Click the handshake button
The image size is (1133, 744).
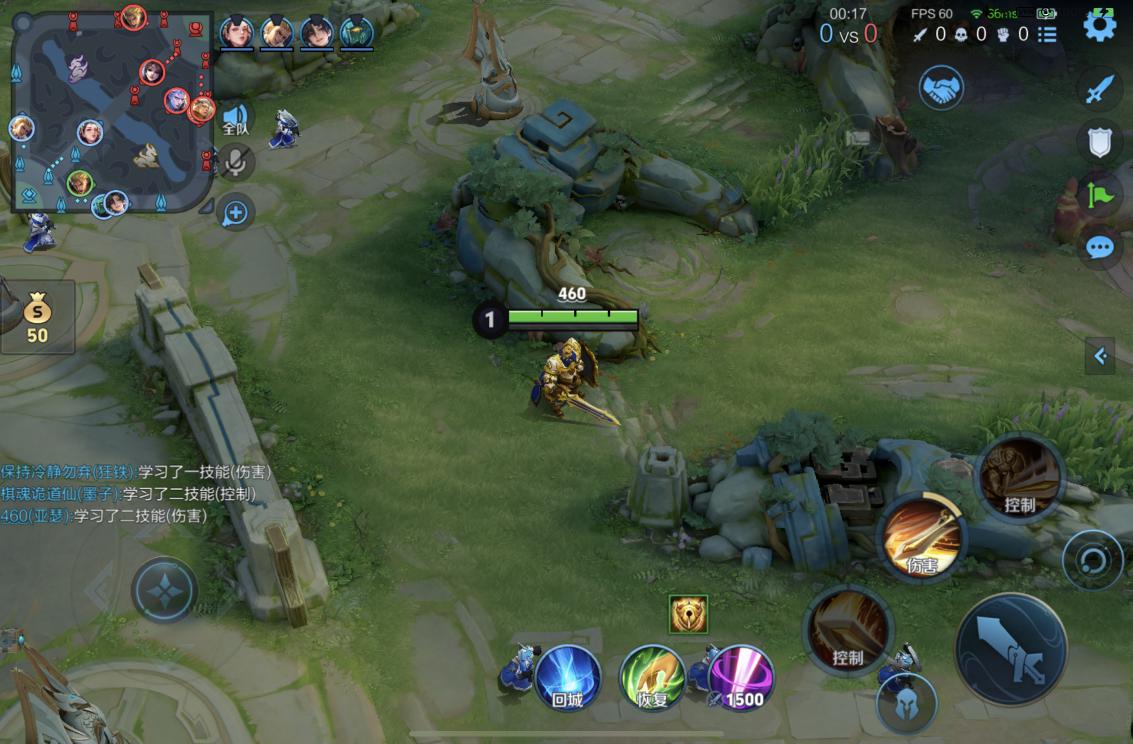coord(941,88)
